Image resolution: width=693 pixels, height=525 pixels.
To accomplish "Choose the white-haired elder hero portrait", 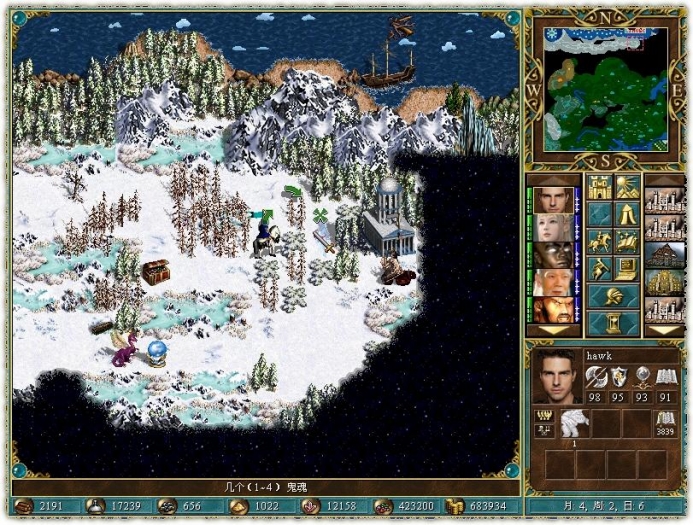I will coord(552,283).
